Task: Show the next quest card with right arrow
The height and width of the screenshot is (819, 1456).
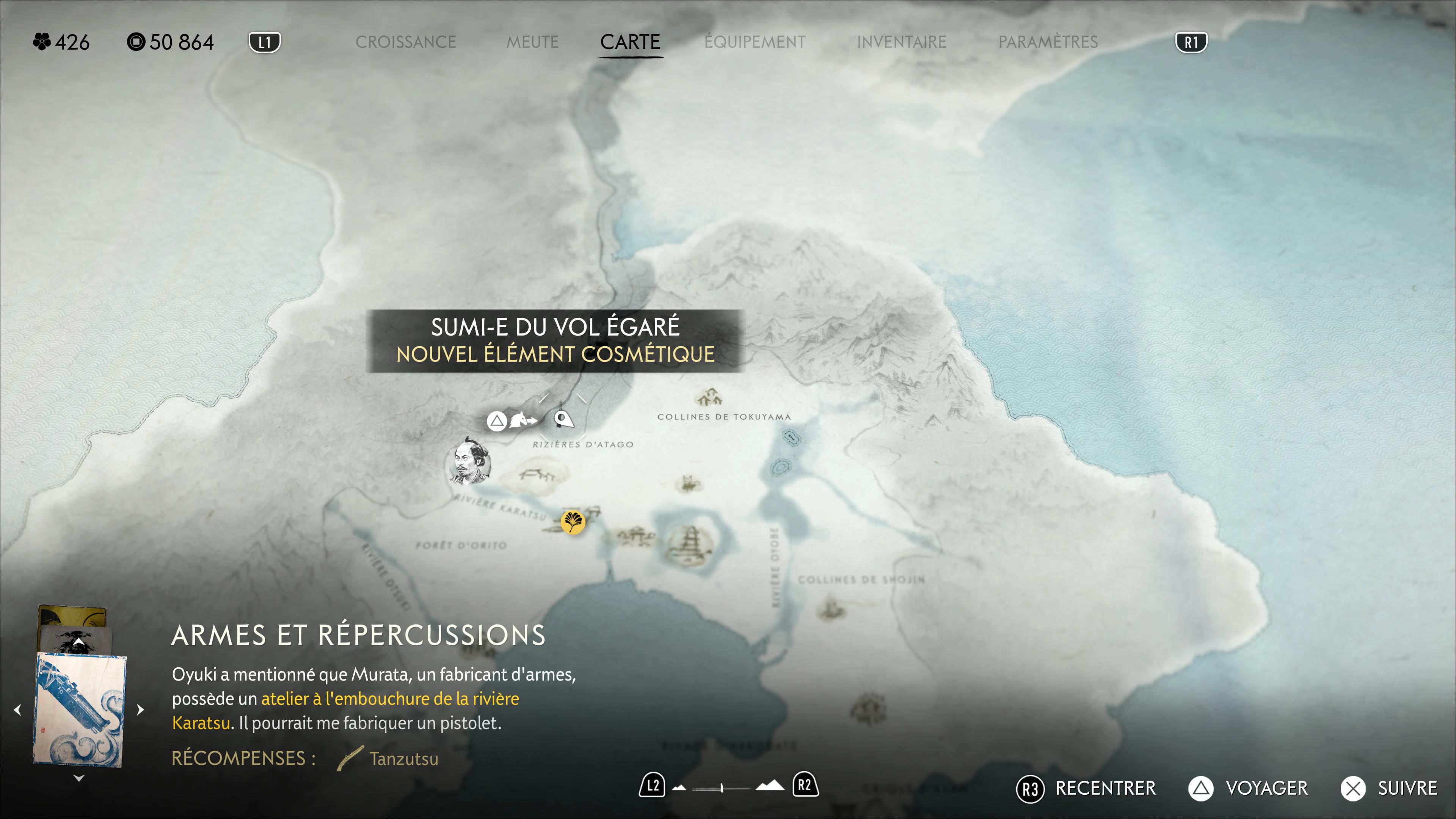Action: click(x=140, y=709)
